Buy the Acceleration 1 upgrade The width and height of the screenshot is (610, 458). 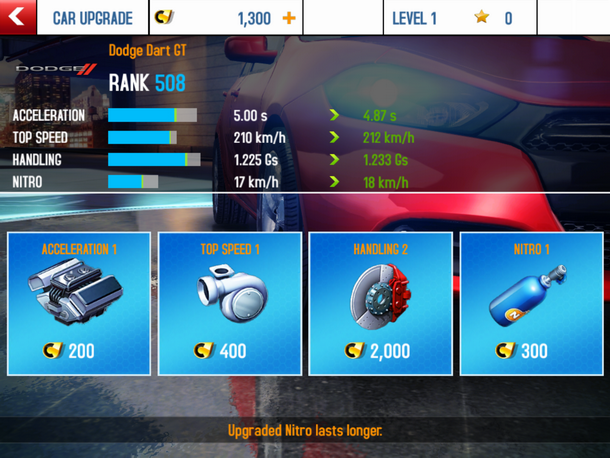79,303
